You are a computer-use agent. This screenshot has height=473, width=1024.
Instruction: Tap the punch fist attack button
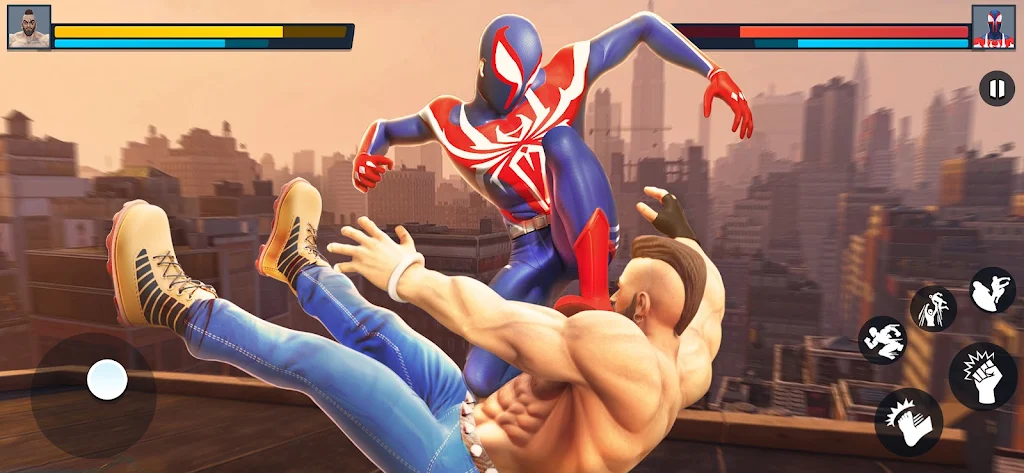tap(983, 375)
